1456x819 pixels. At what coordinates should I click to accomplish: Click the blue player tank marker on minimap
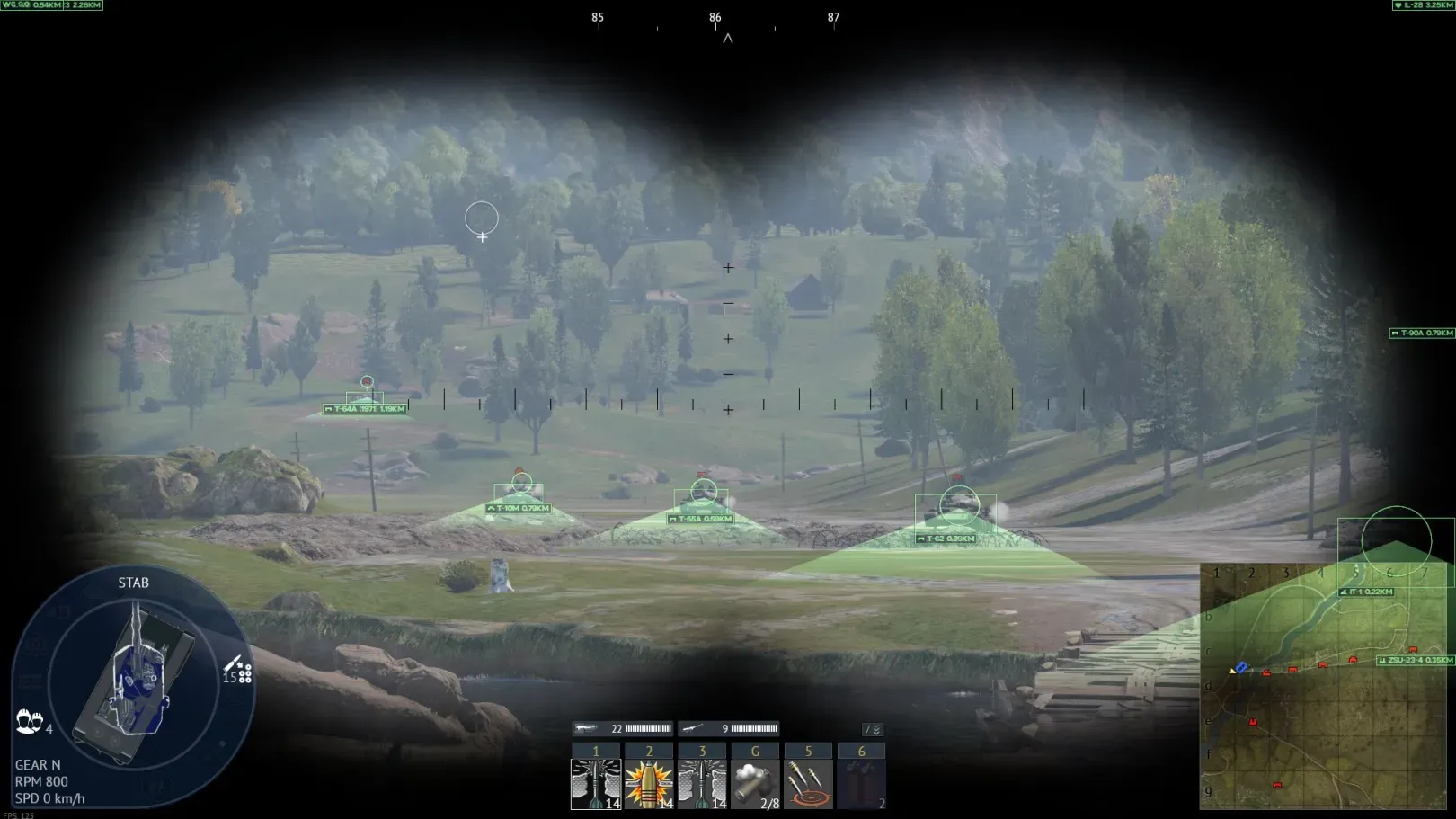[x=1241, y=667]
